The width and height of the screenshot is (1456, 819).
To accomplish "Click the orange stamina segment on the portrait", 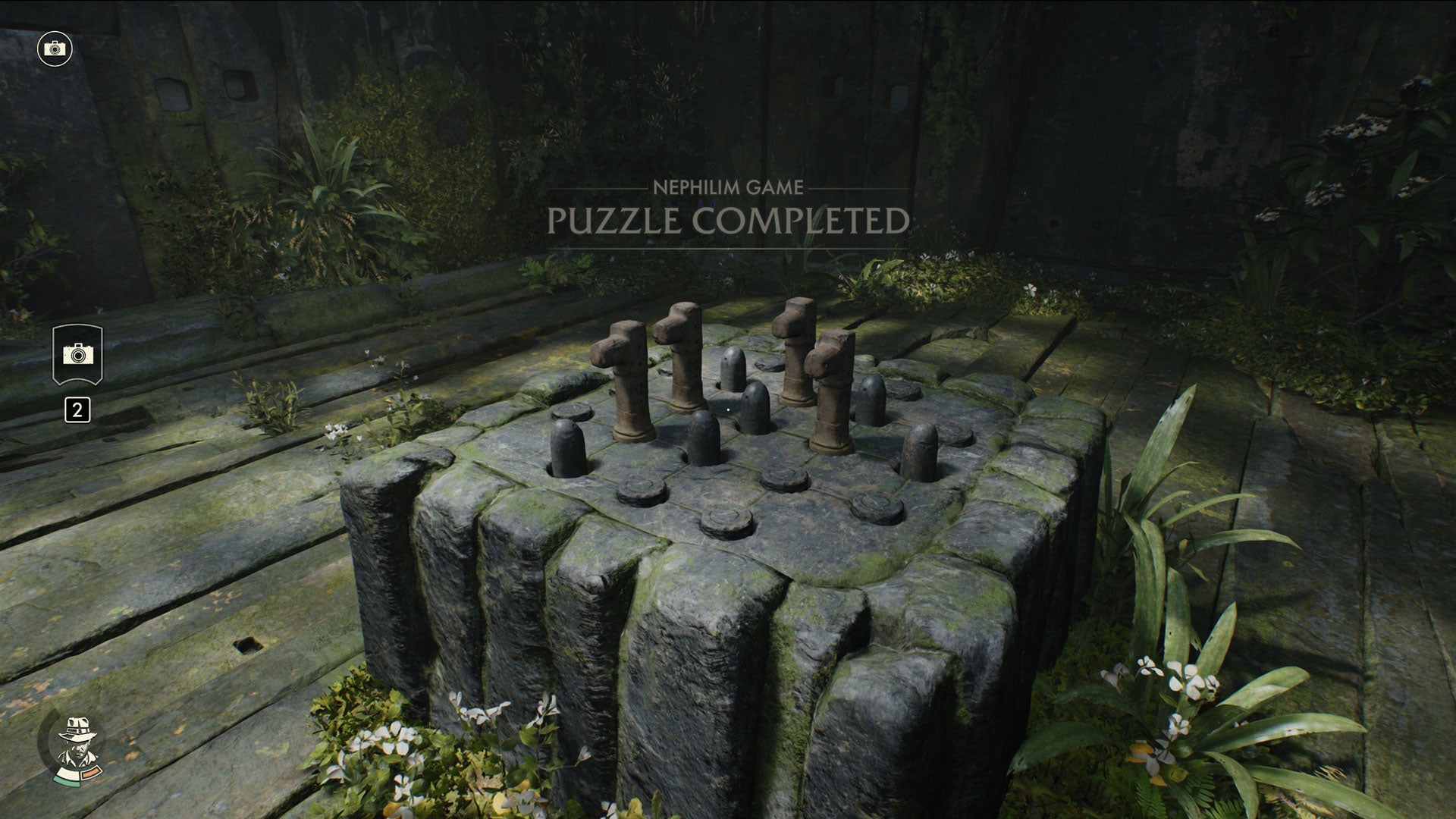I will tap(91, 772).
